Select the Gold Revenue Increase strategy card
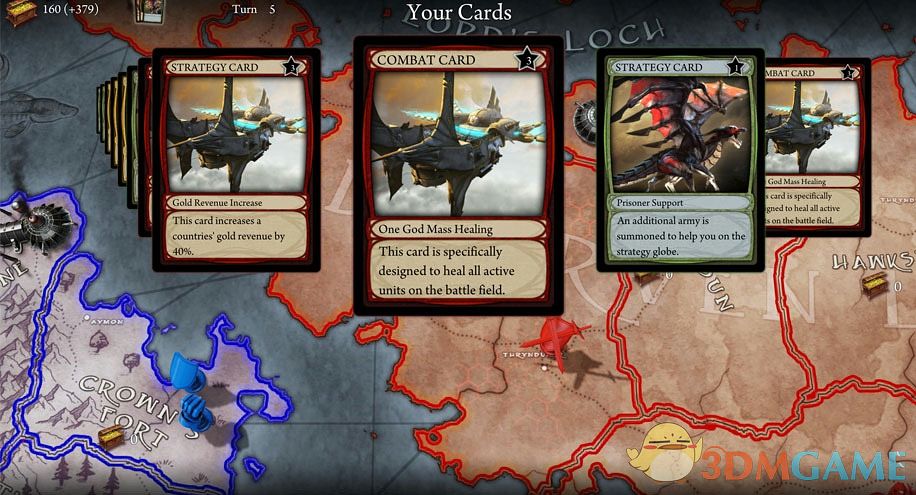916x495 pixels. tap(235, 160)
